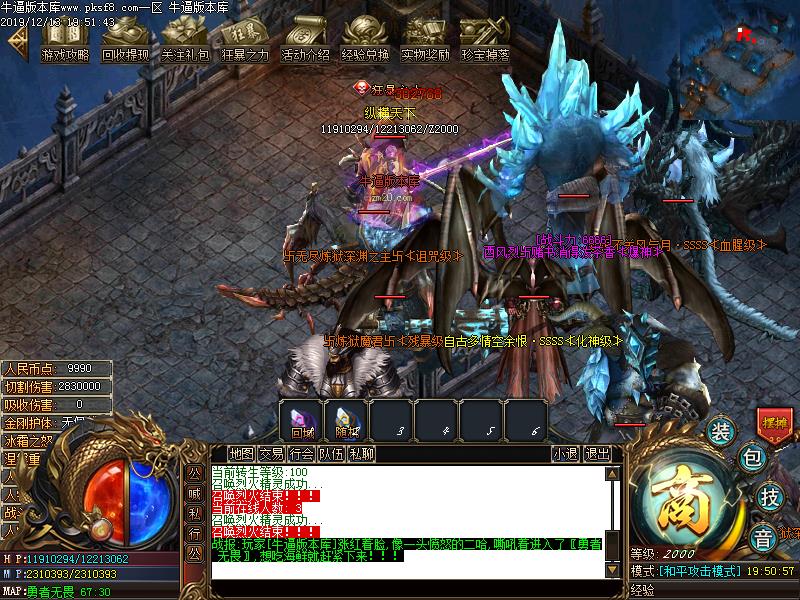Open the 地图 map button
800x600 pixels.
tap(241, 453)
